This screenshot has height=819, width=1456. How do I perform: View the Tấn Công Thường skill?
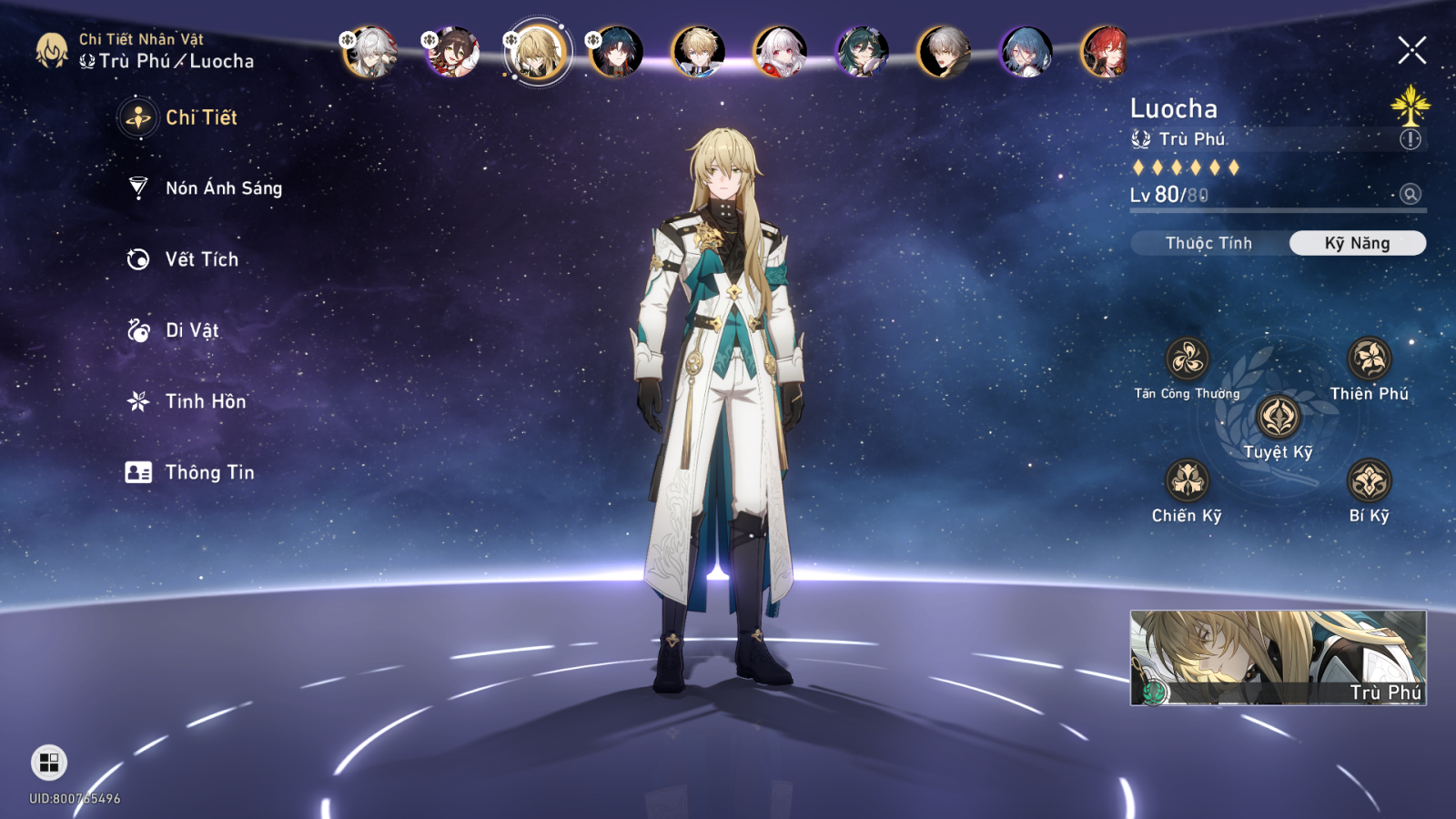pyautogui.click(x=1188, y=359)
